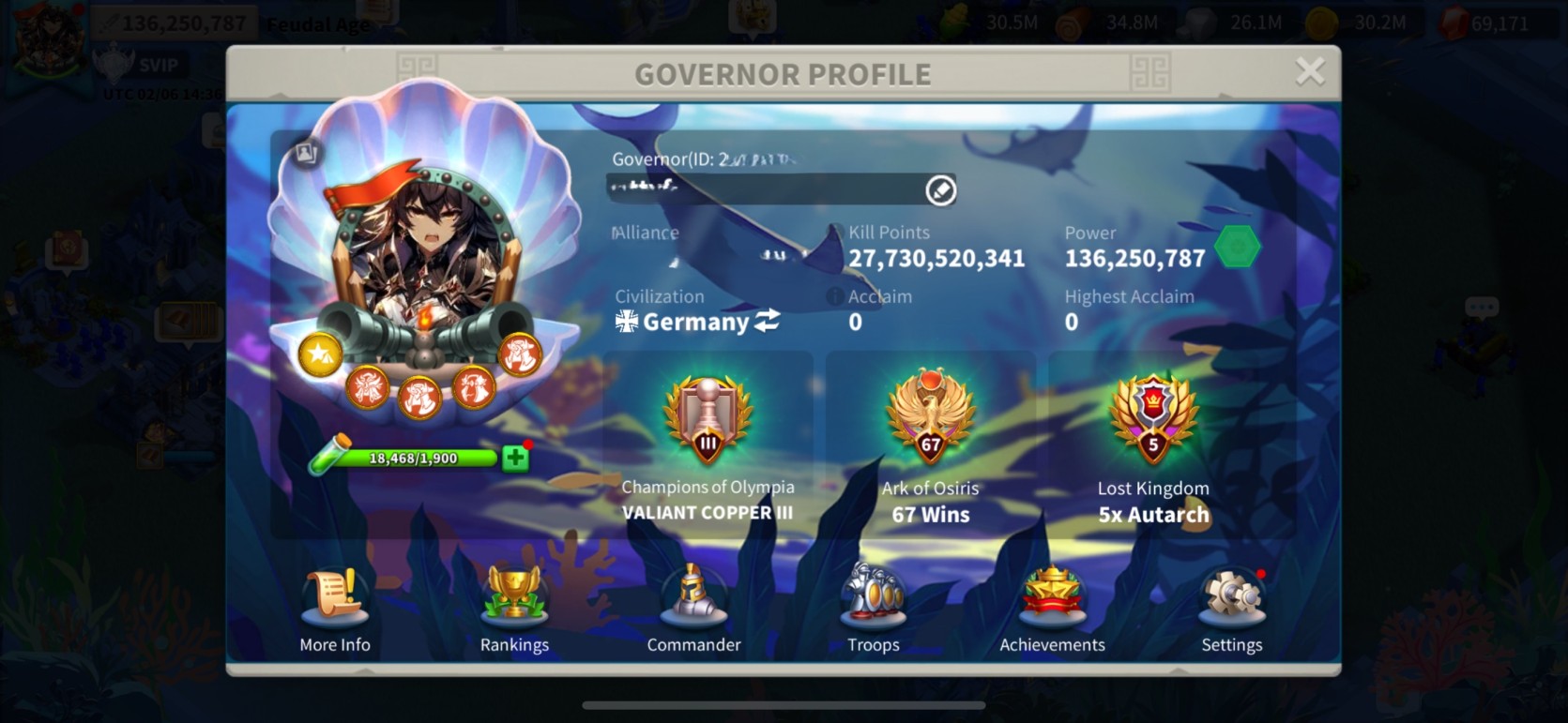Viewport: 1568px width, 723px height.
Task: Open the Champions of Olympia badge
Action: tap(708, 422)
